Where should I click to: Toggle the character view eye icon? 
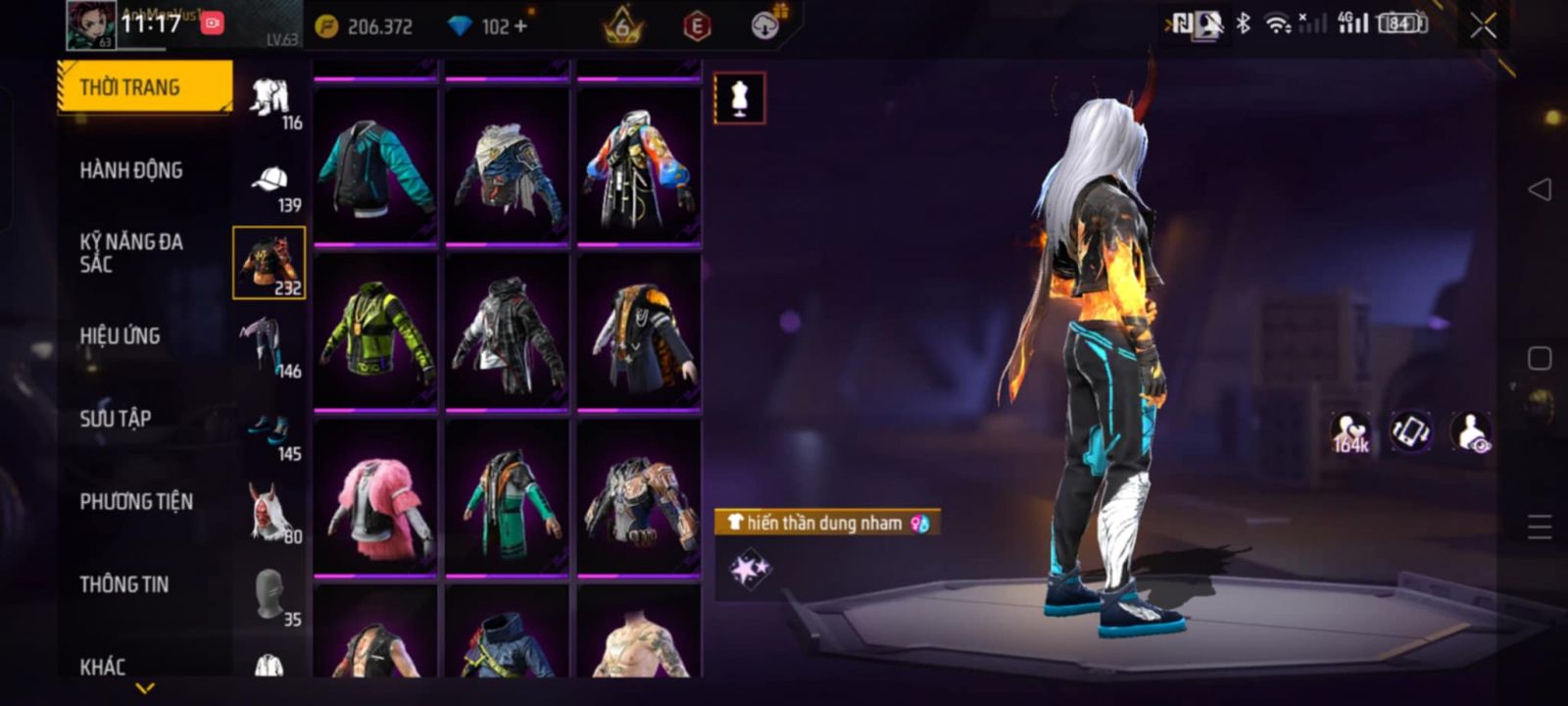point(1471,431)
